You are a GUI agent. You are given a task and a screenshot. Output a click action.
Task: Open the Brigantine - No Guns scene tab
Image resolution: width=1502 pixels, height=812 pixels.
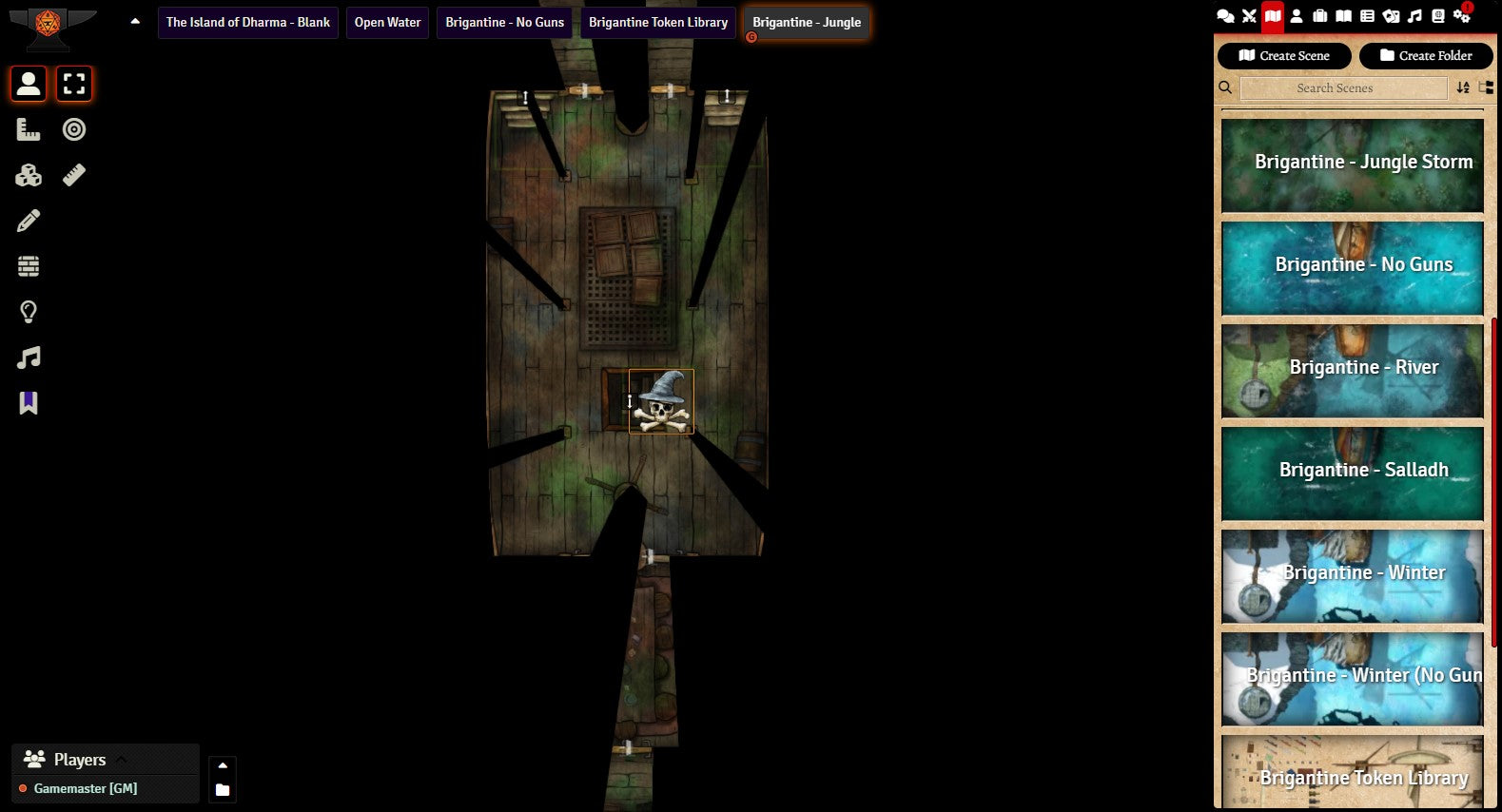pos(504,23)
